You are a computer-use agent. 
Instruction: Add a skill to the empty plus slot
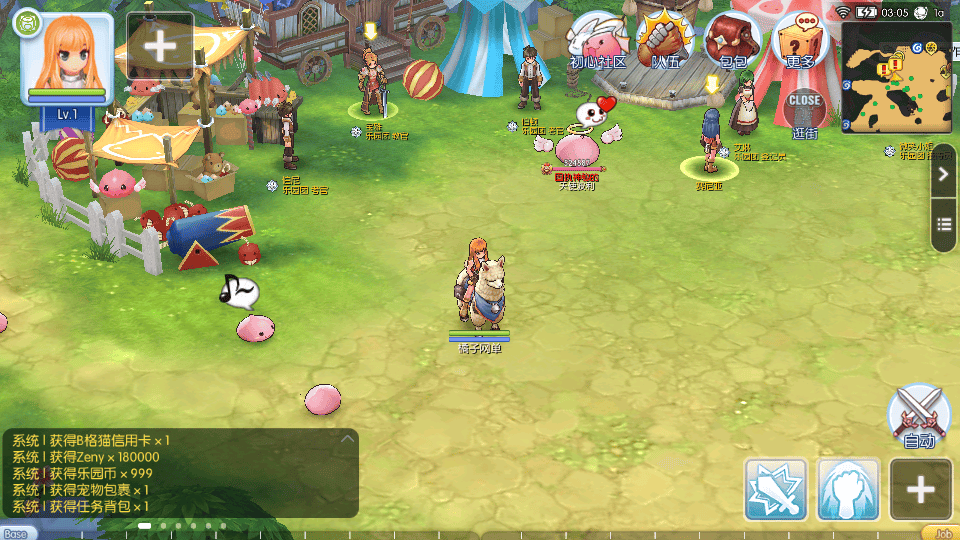pyautogui.click(x=920, y=490)
